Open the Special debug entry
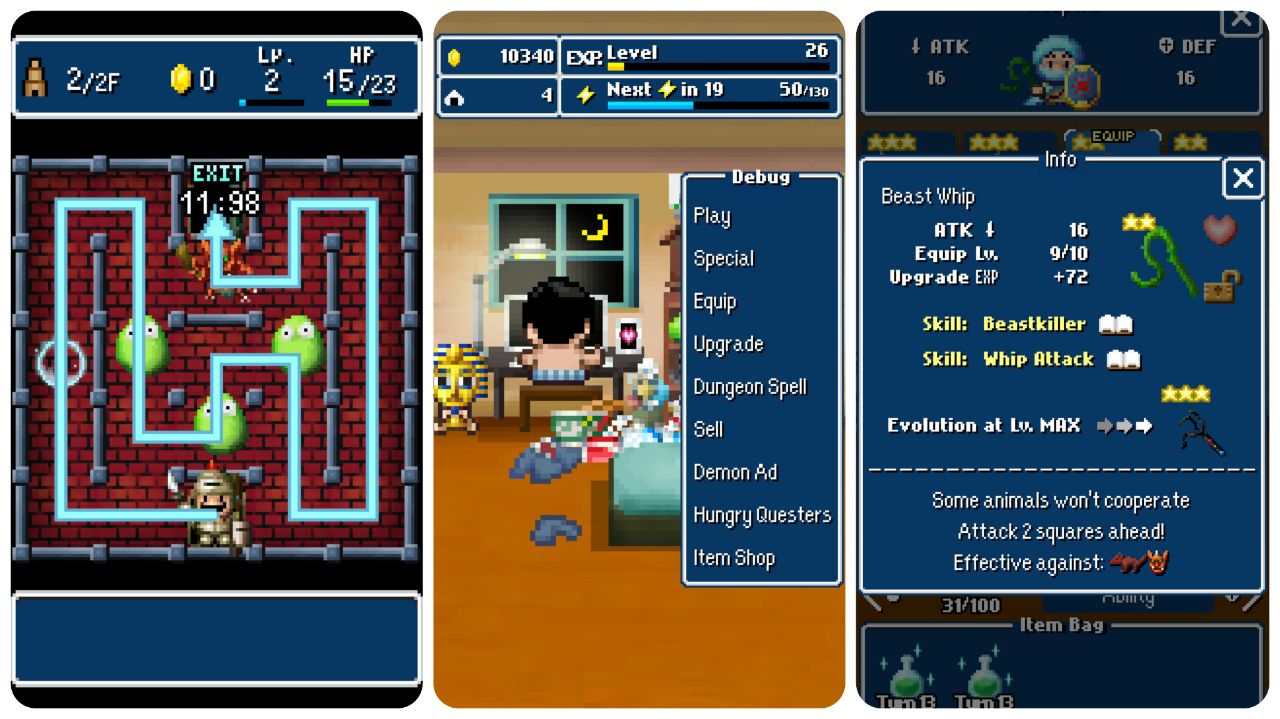Viewport: 1280px width, 719px height. click(724, 259)
